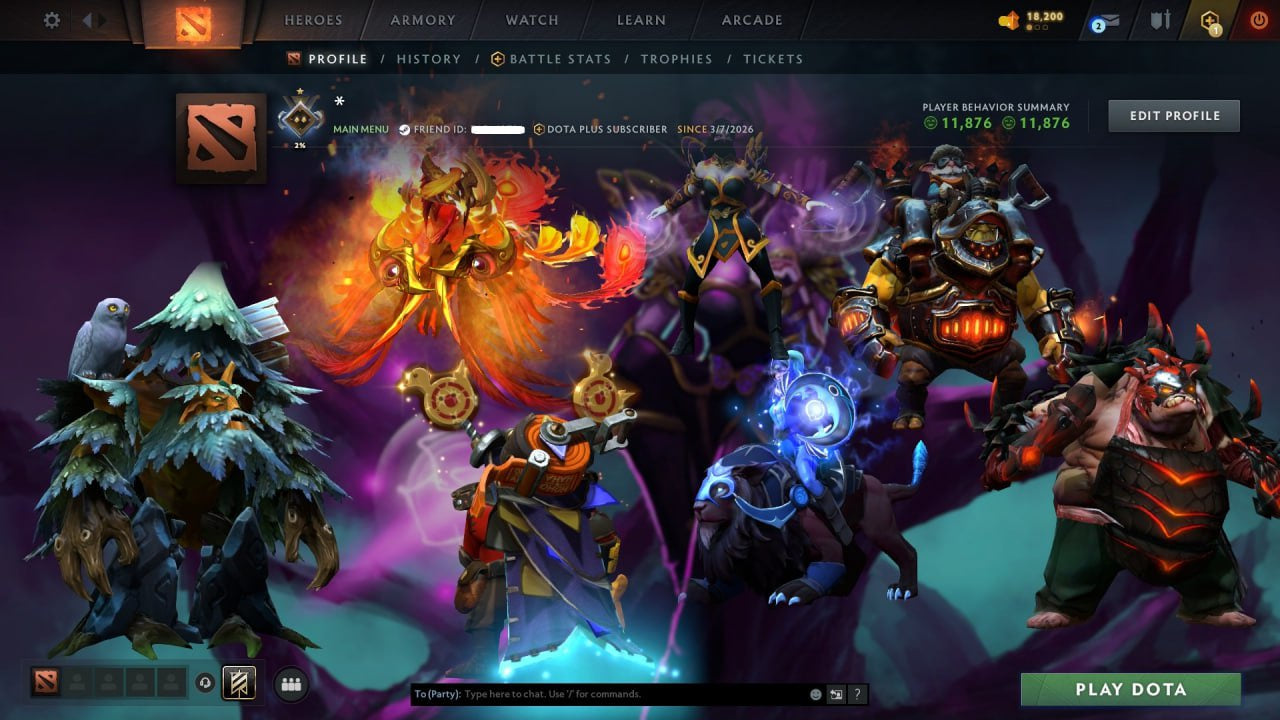Open the settings gear icon

click(x=50, y=19)
